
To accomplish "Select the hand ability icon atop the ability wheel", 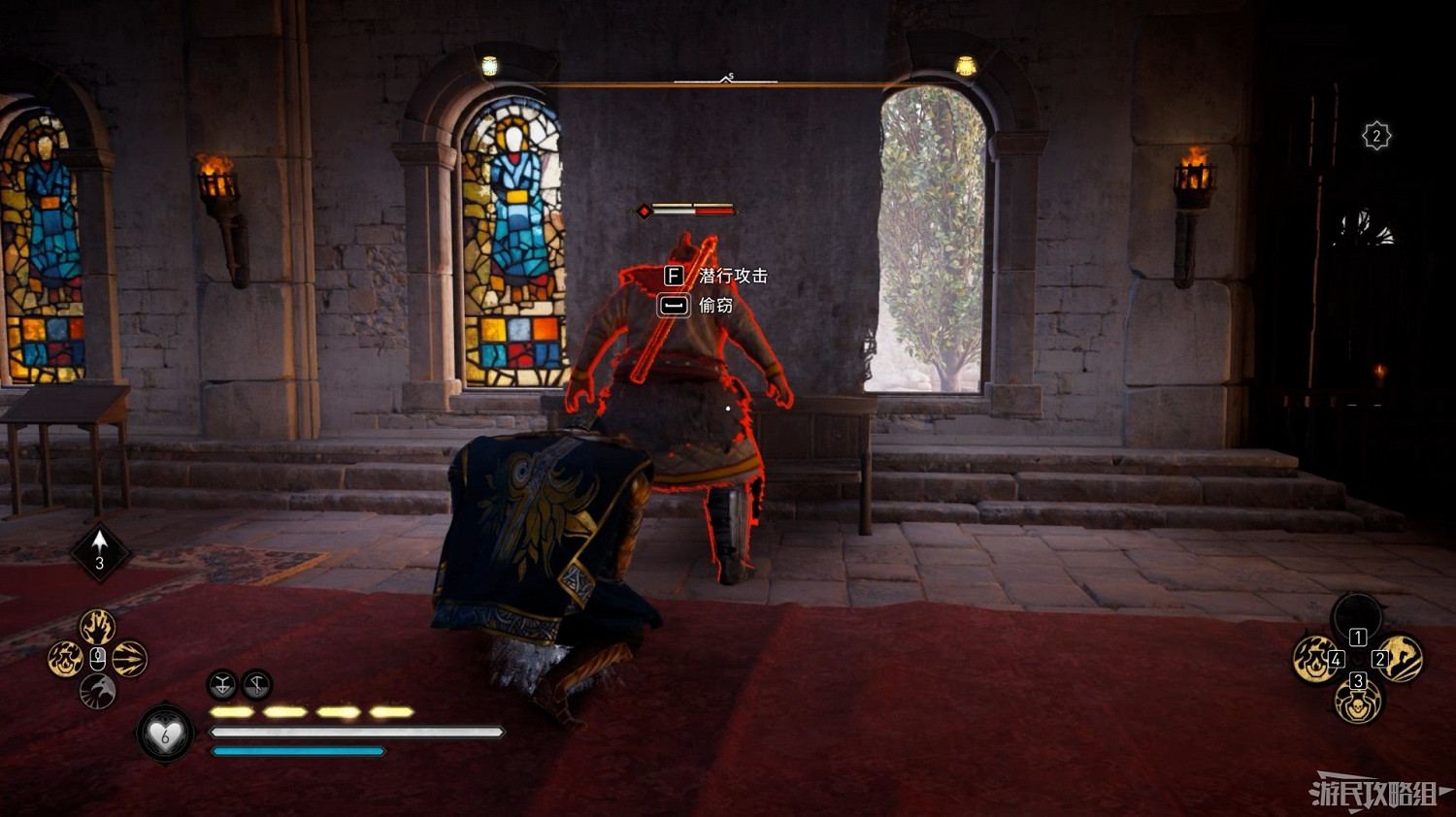I will (x=96, y=626).
